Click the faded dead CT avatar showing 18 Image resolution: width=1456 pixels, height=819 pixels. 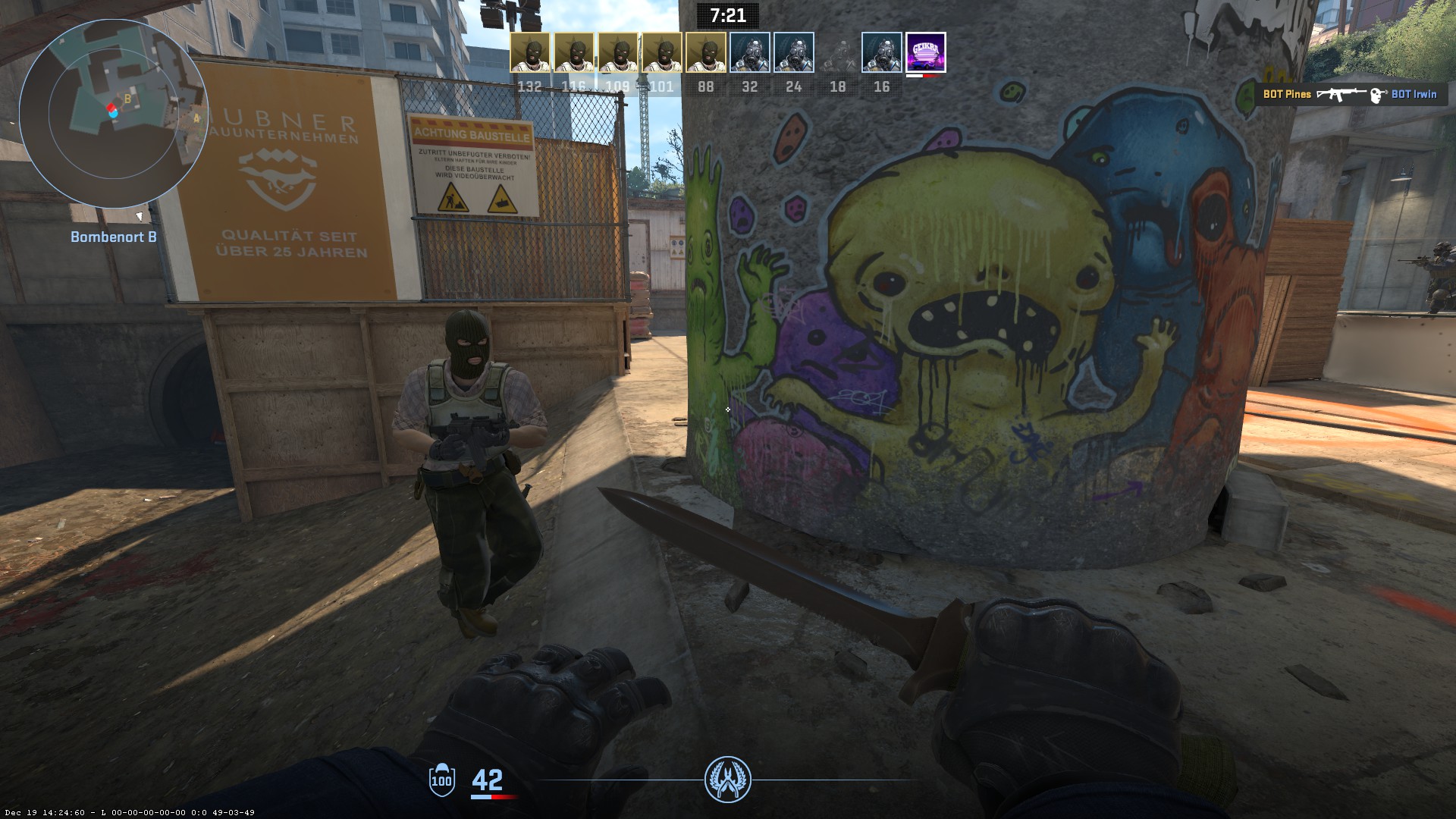pyautogui.click(x=836, y=52)
